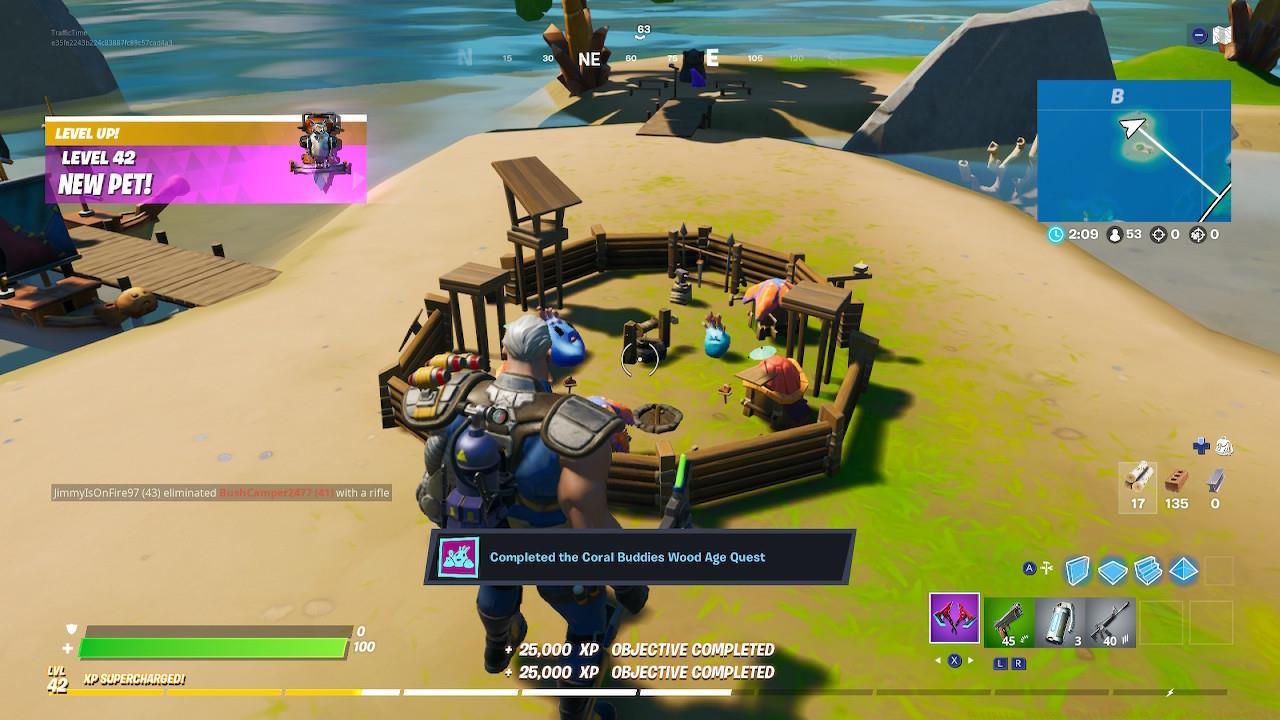Click the blue match timer clock icon

pos(1055,236)
